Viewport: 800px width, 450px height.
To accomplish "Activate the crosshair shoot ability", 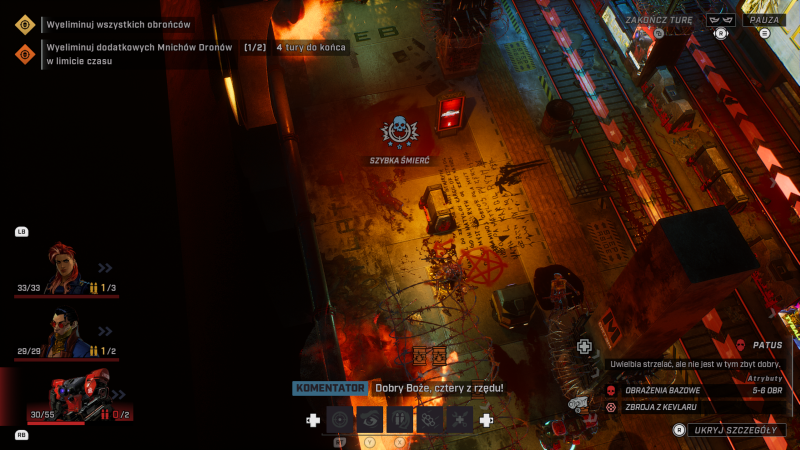I will [x=341, y=420].
